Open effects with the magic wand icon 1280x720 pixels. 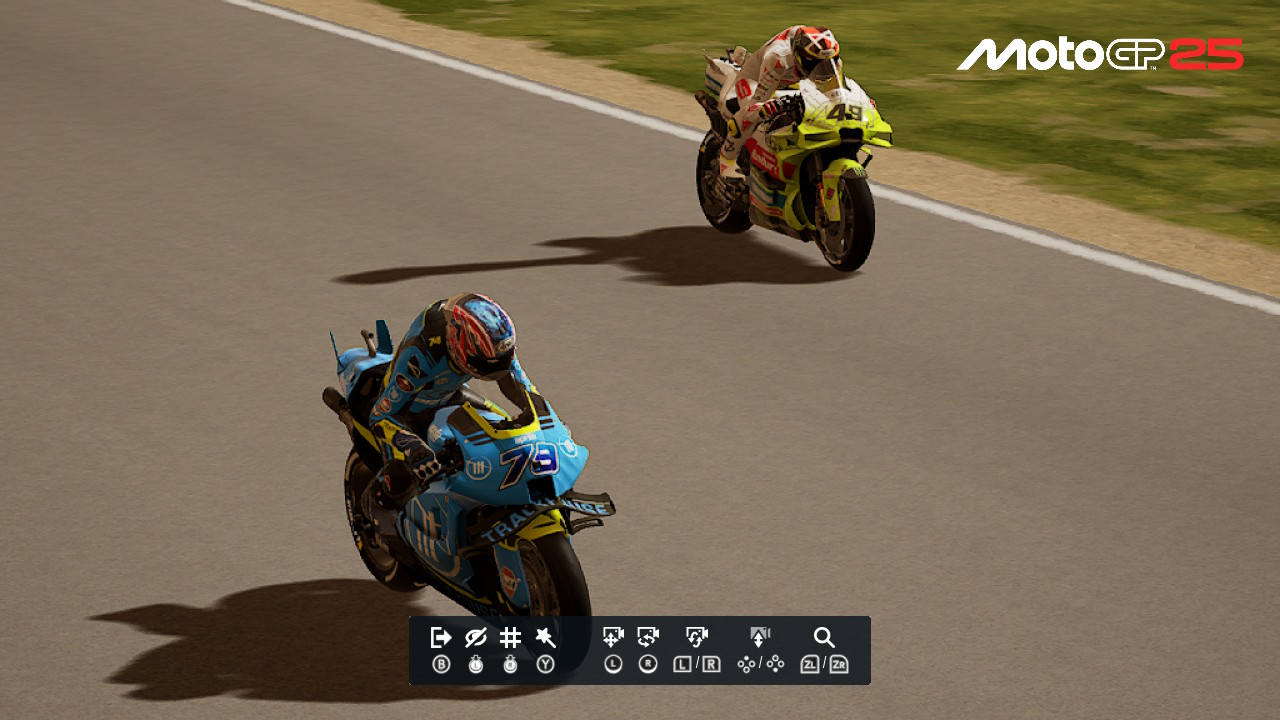click(x=545, y=638)
